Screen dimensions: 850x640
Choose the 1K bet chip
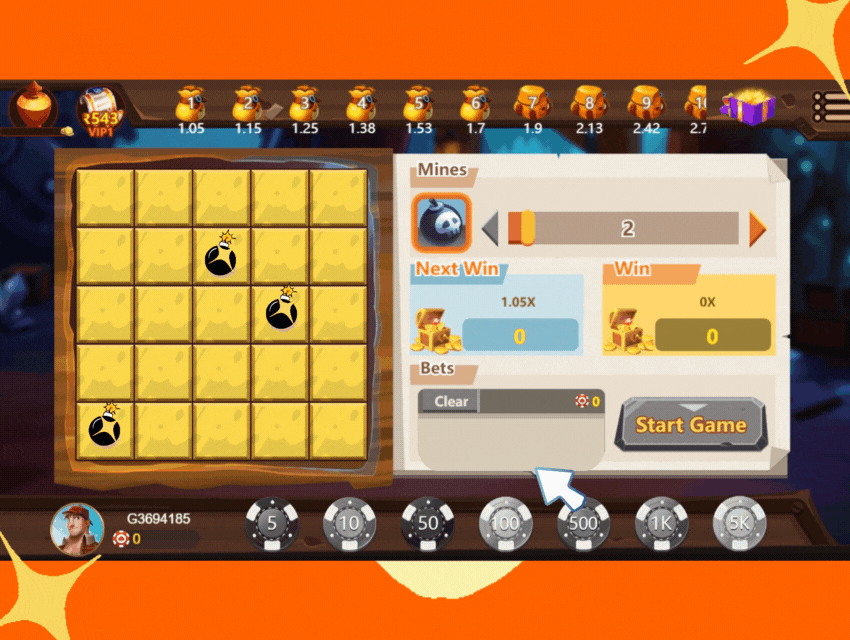[x=661, y=523]
